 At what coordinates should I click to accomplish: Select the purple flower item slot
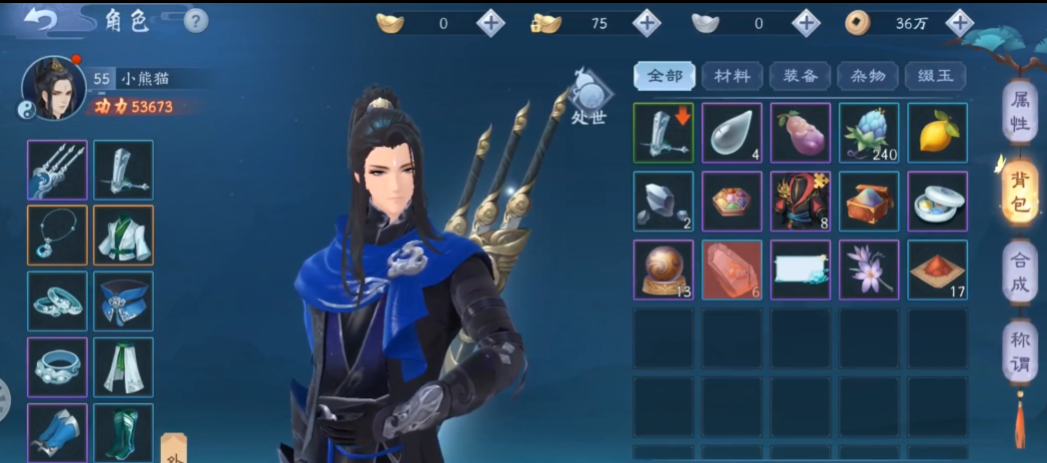click(868, 269)
